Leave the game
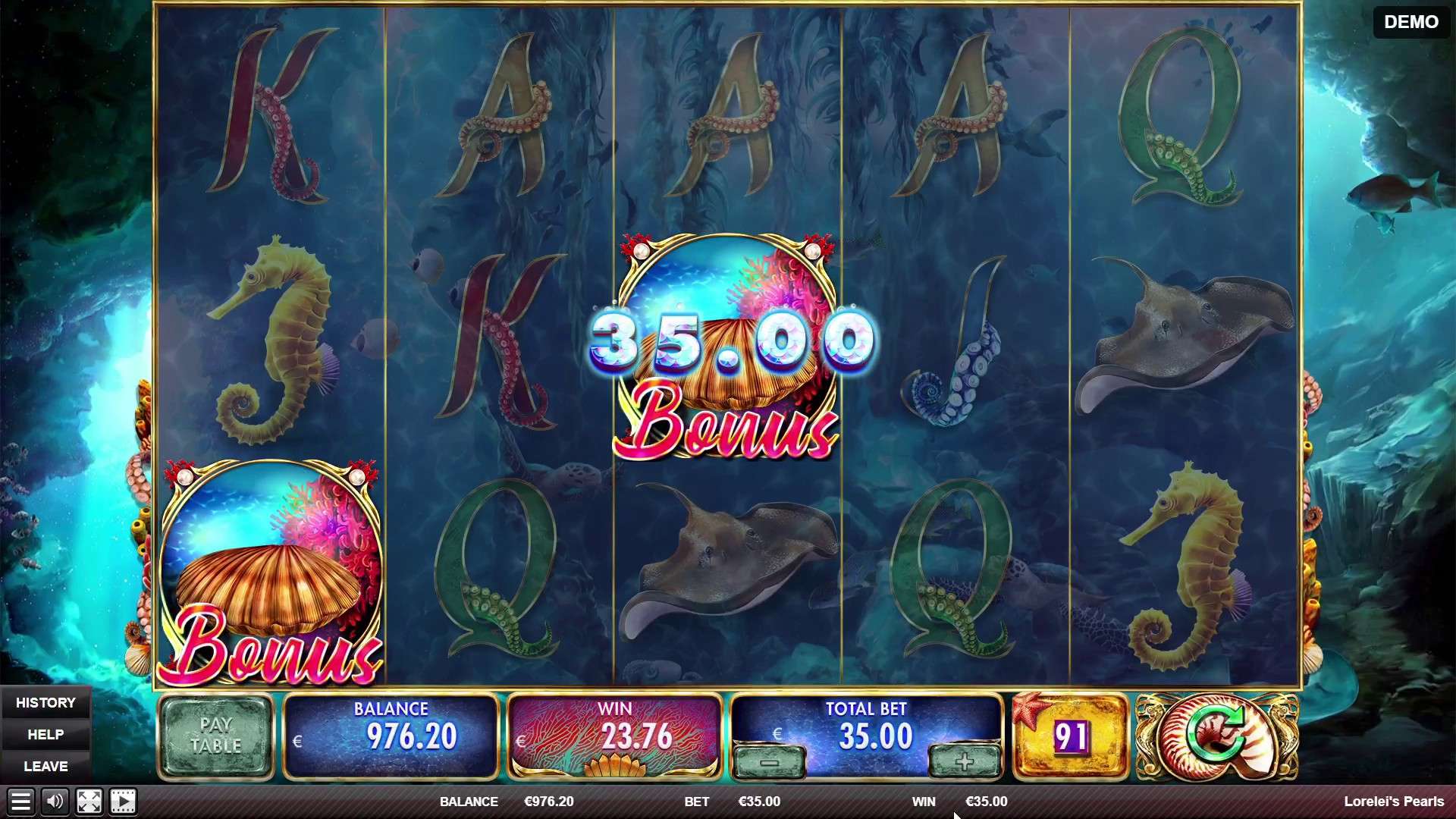The image size is (1456, 819). point(45,767)
